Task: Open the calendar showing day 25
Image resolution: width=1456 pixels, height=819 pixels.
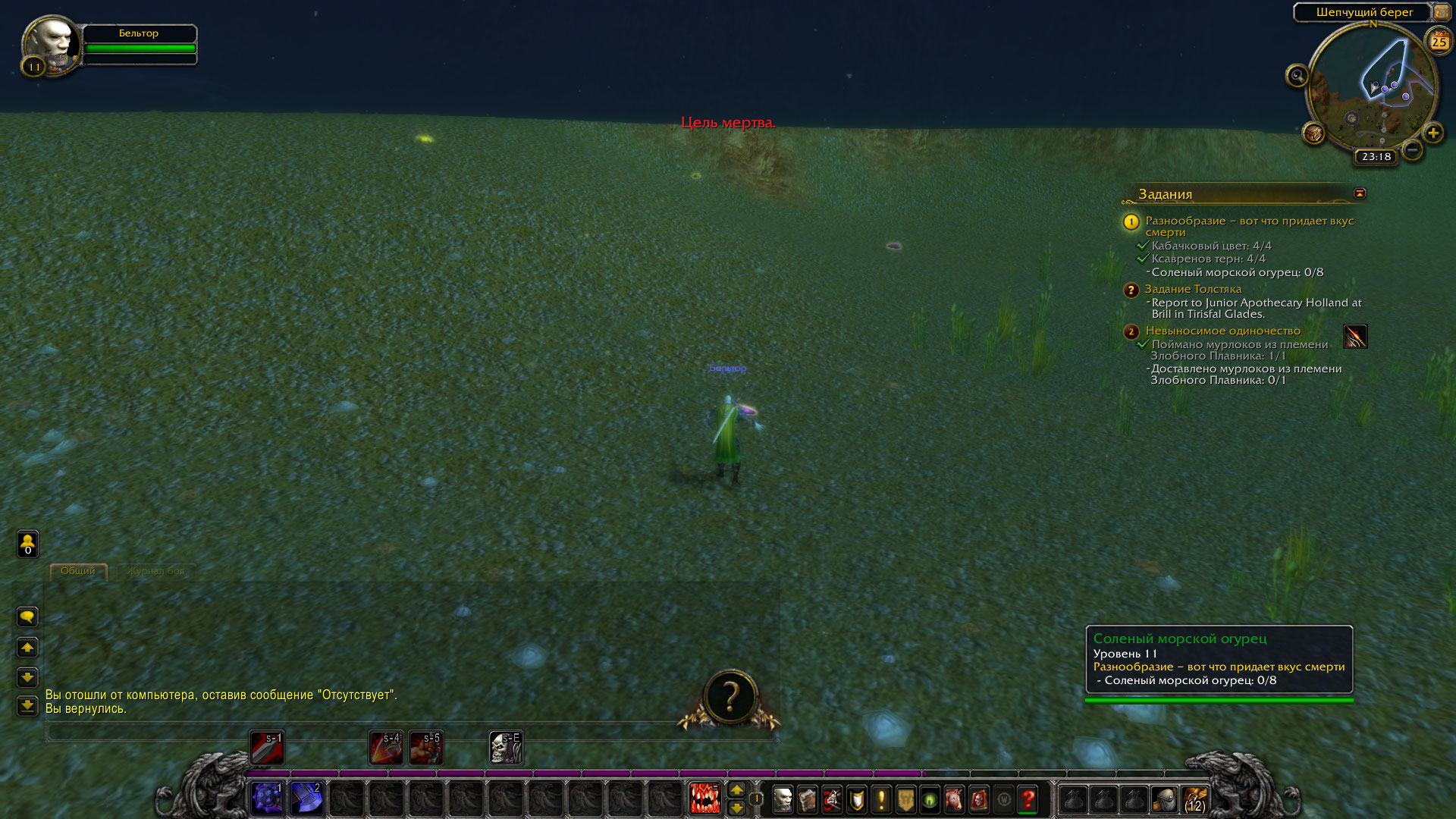Action: [x=1439, y=42]
